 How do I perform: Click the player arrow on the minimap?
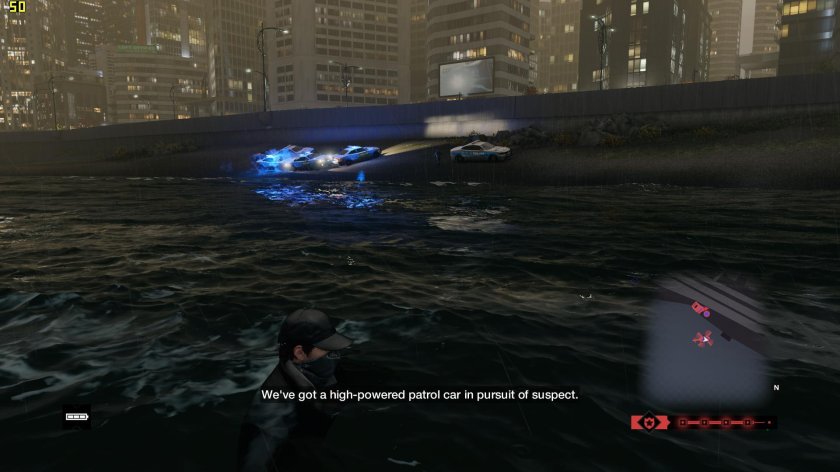(704, 339)
